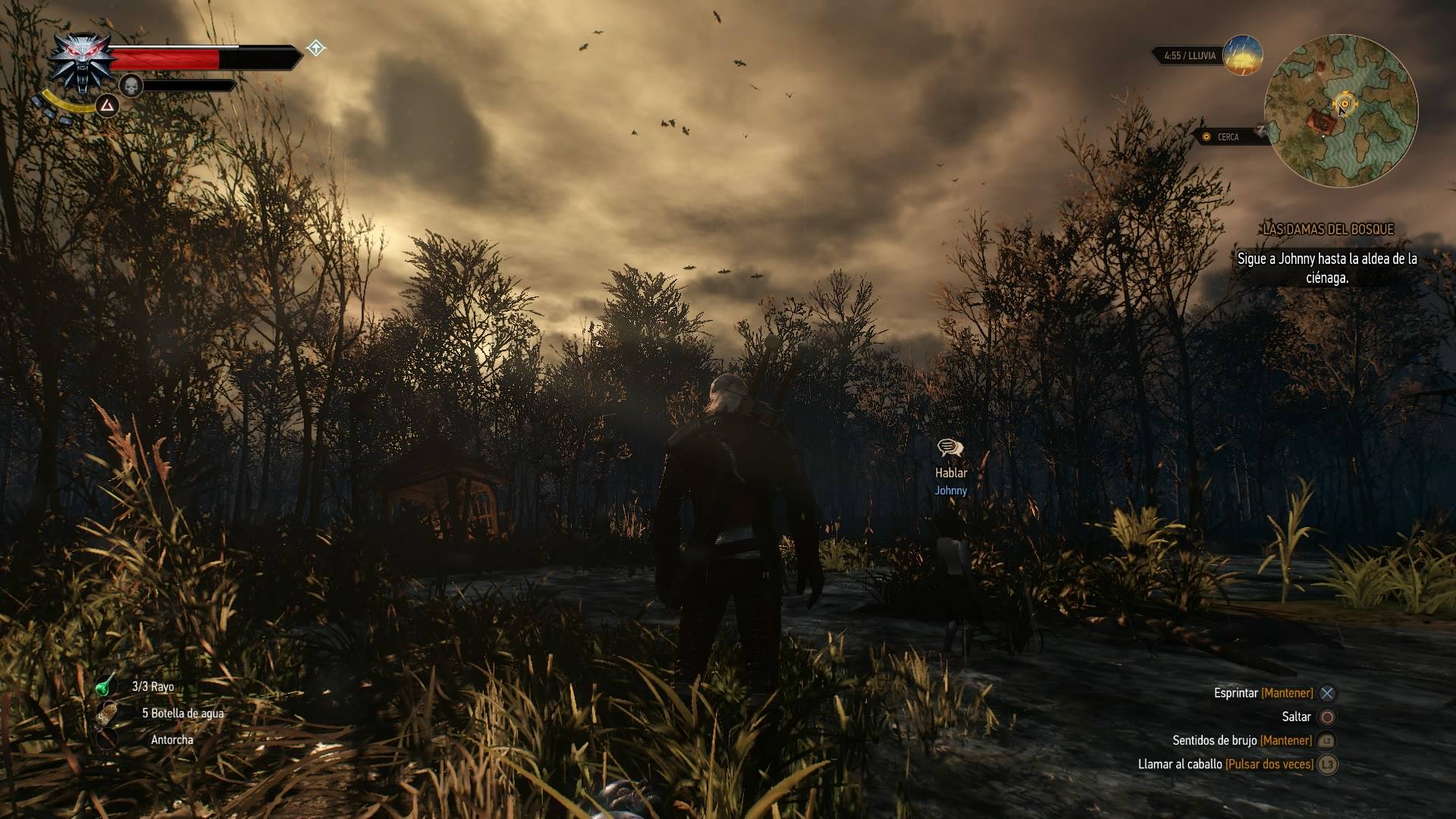Click the circular minimap
This screenshot has height=819, width=1456.
tap(1341, 110)
